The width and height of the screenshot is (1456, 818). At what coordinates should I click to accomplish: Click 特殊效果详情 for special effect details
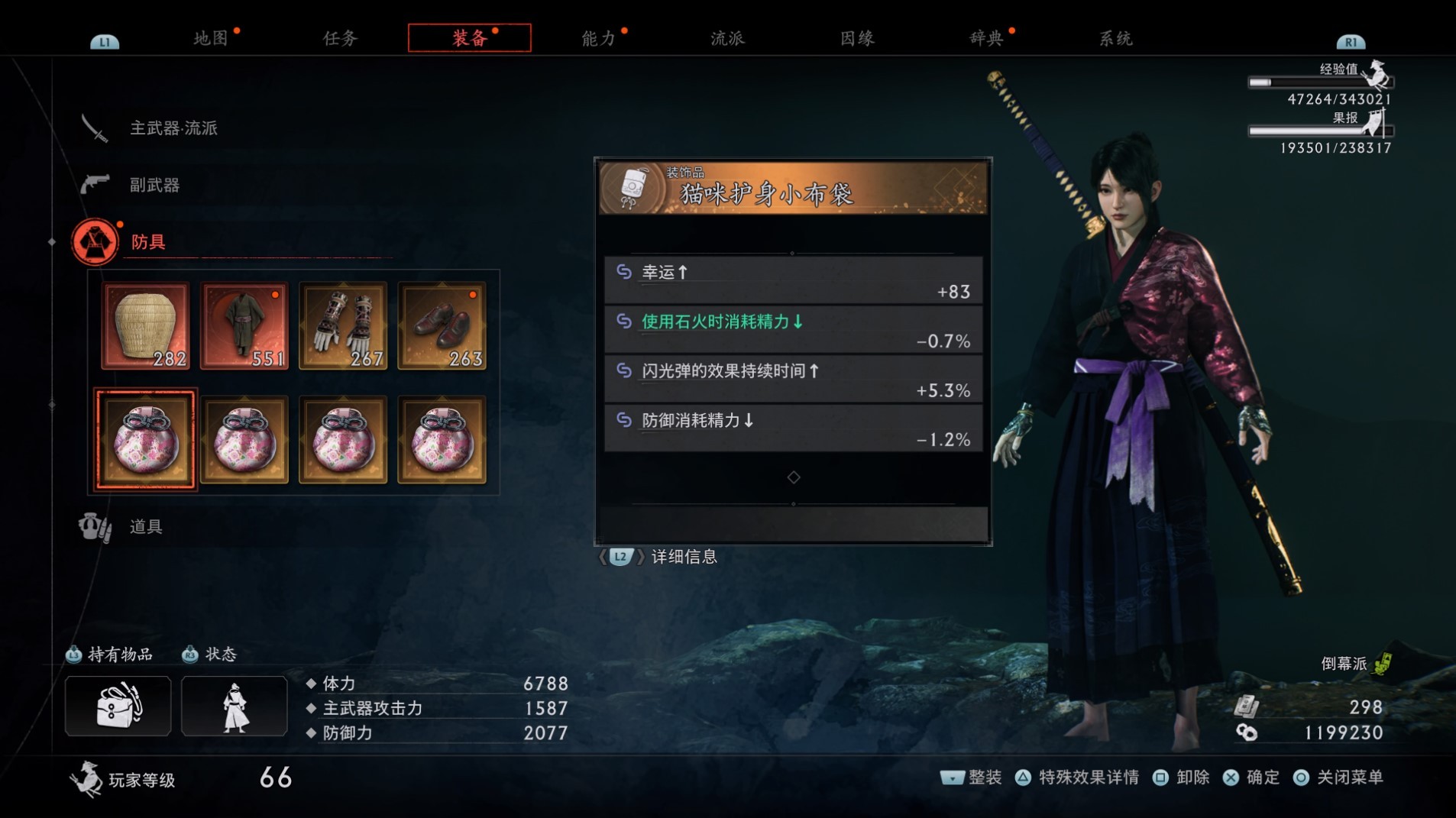1087,777
